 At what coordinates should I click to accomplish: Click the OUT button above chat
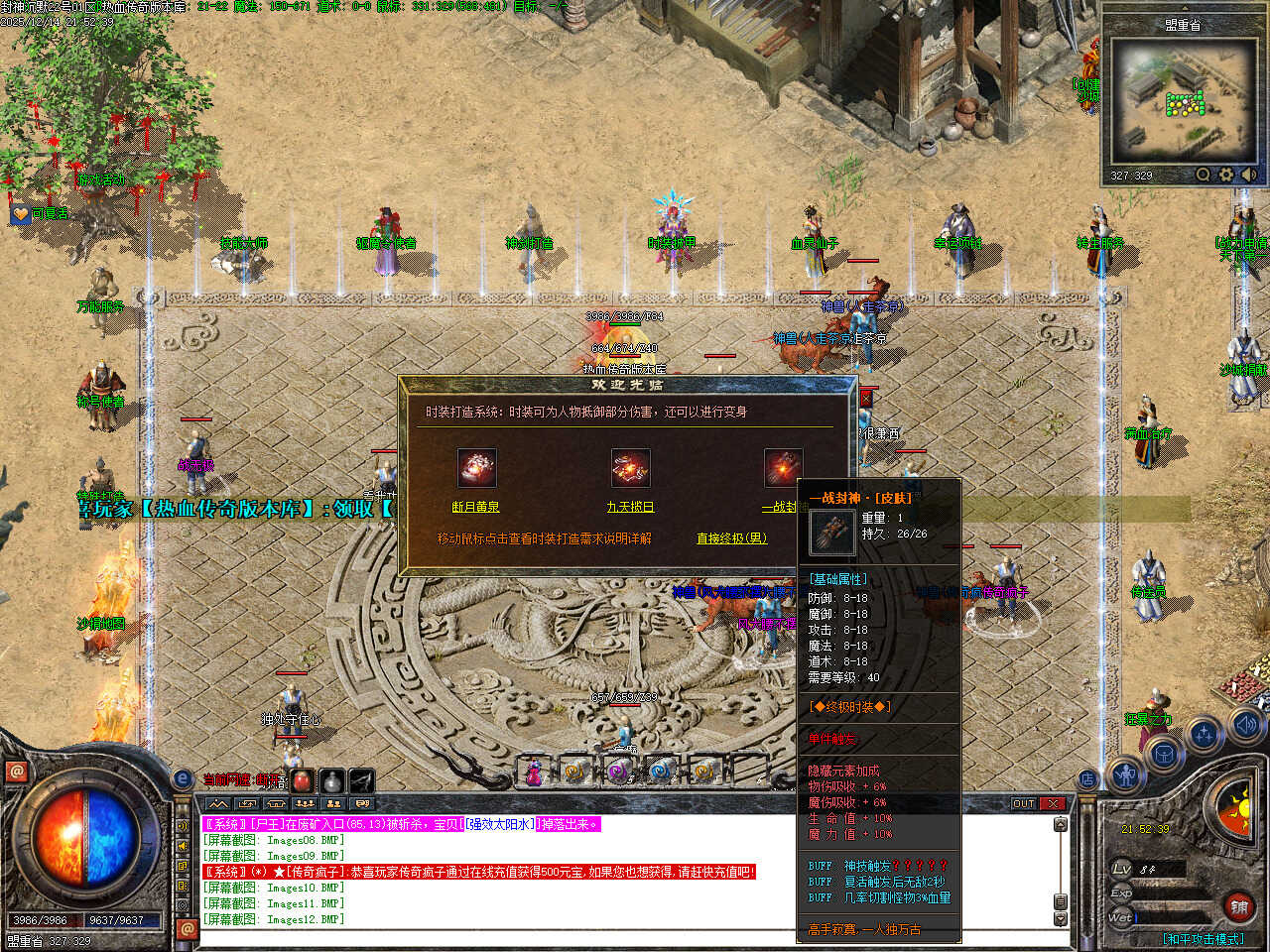point(1024,803)
